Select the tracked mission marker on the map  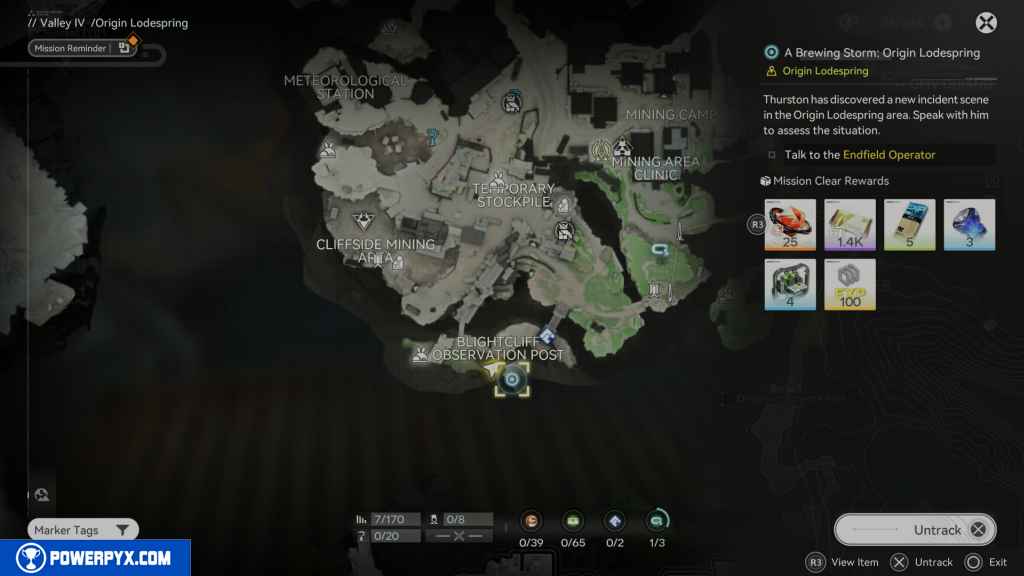[x=512, y=379]
